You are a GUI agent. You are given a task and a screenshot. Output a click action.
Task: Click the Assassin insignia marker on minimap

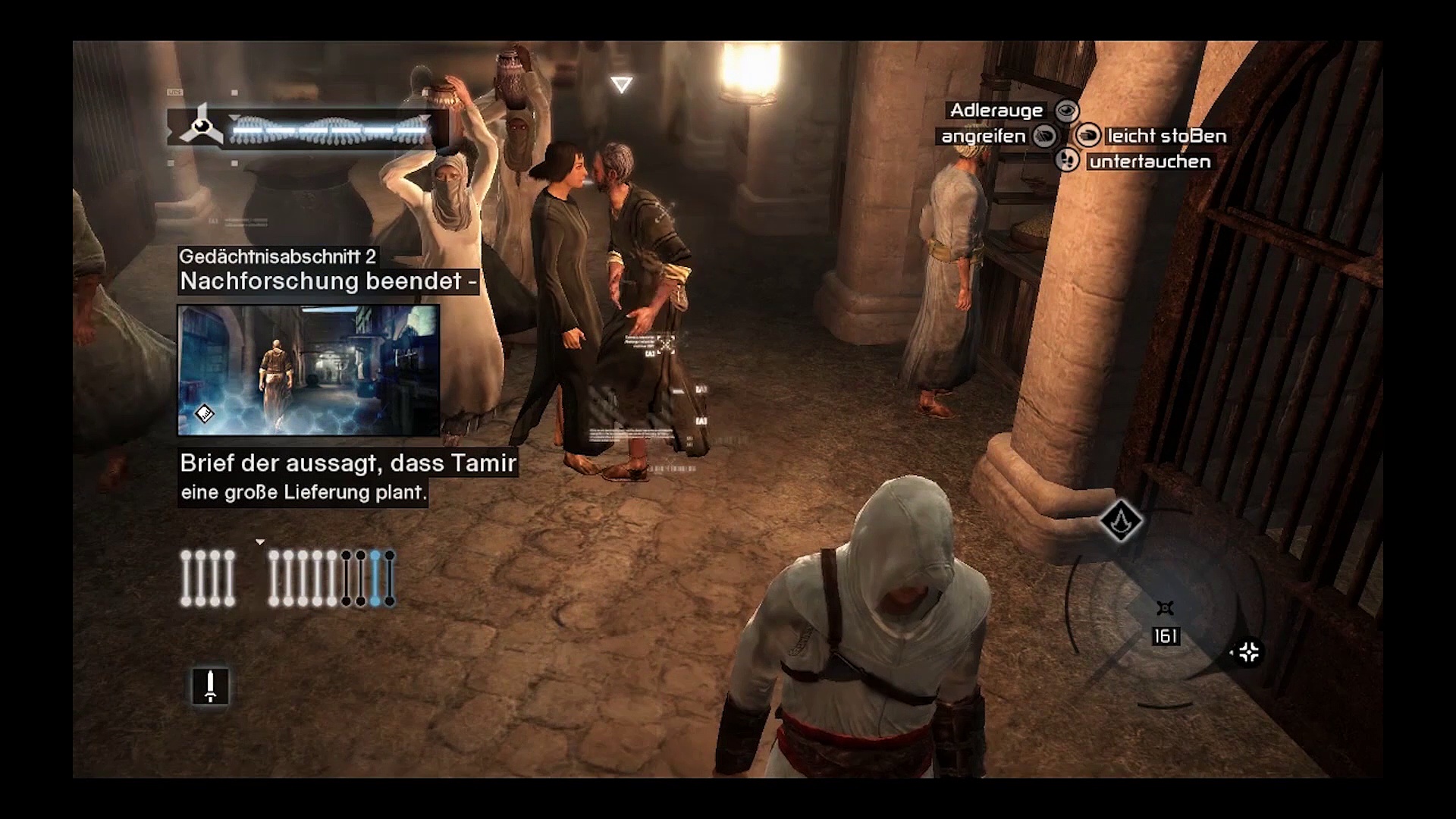coord(1121,520)
